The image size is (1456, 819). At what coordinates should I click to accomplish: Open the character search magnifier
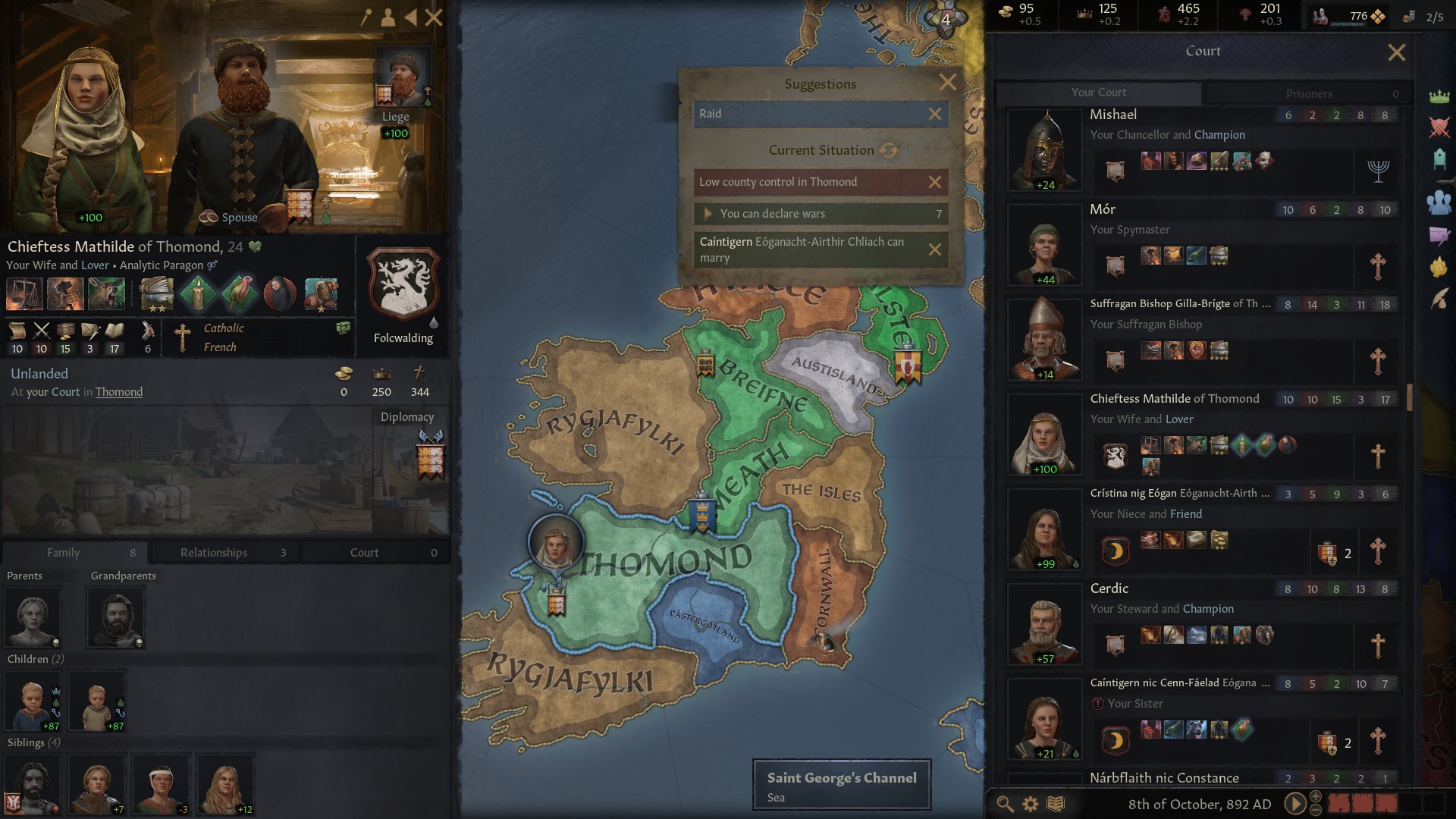tap(1005, 804)
